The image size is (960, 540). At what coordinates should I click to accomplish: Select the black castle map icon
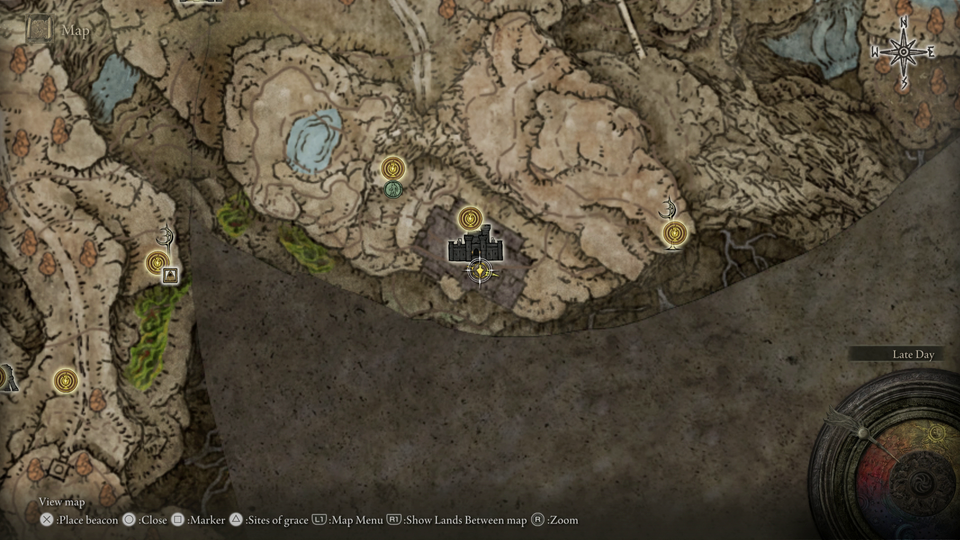coord(476,245)
